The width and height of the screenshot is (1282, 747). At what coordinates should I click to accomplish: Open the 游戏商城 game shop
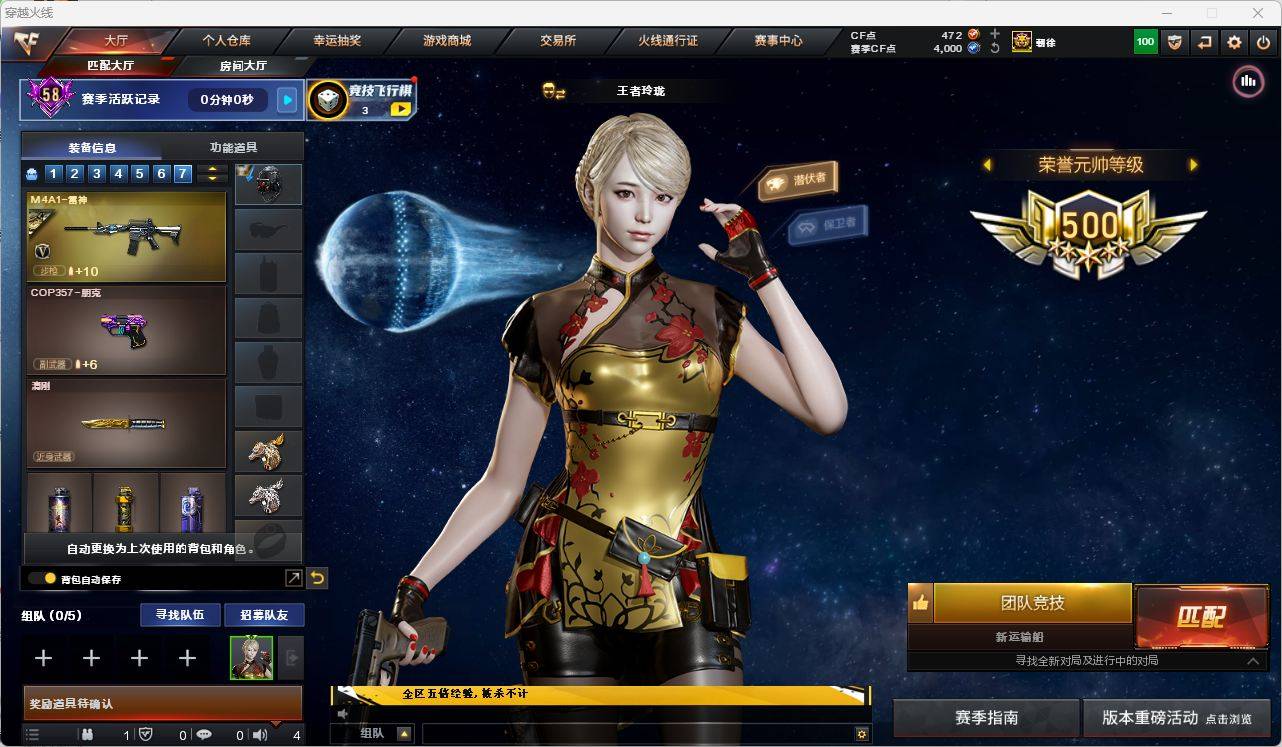(447, 41)
